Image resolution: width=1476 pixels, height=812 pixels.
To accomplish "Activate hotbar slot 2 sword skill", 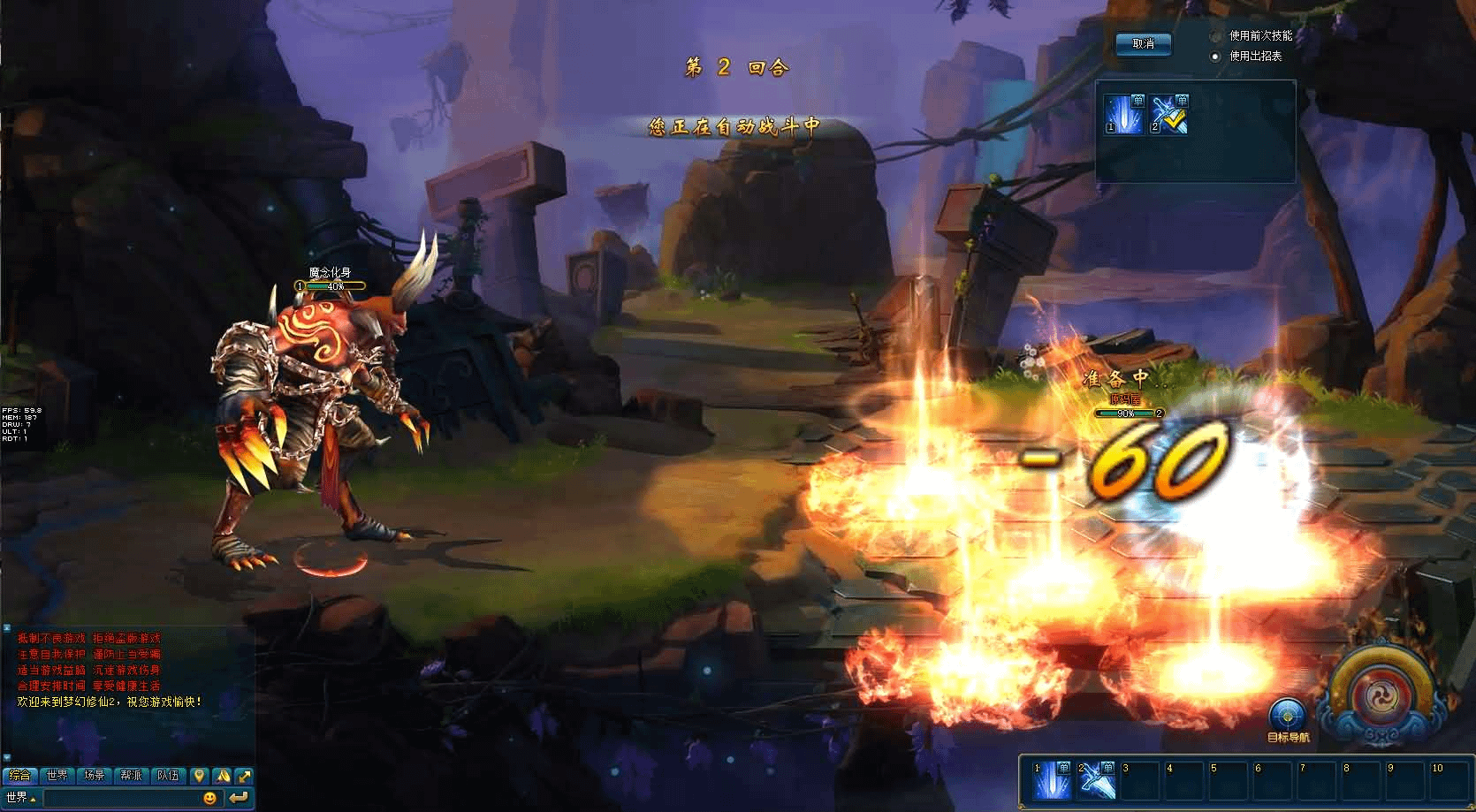I will coord(1097,779).
